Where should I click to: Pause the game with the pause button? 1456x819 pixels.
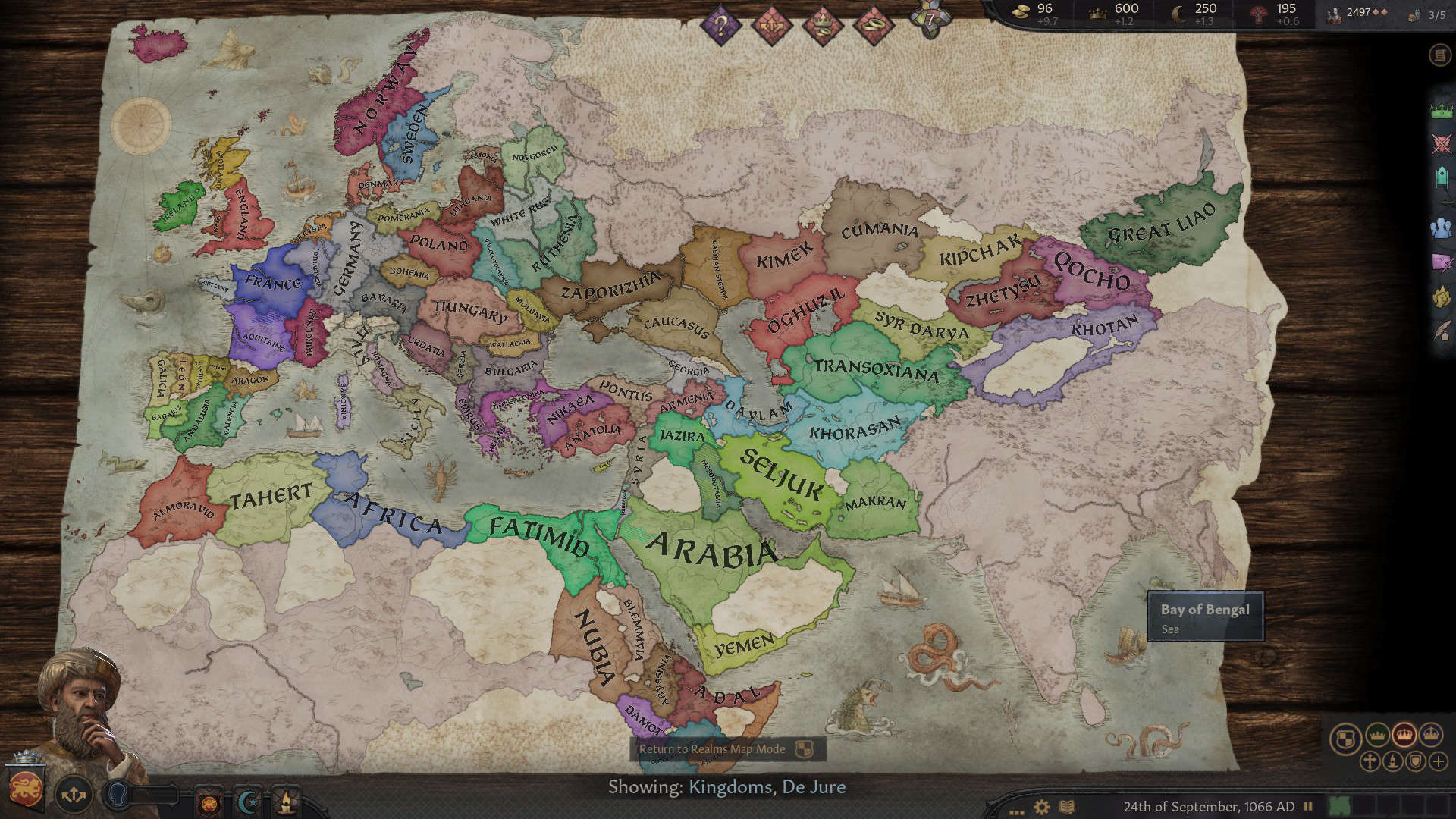tap(1309, 806)
